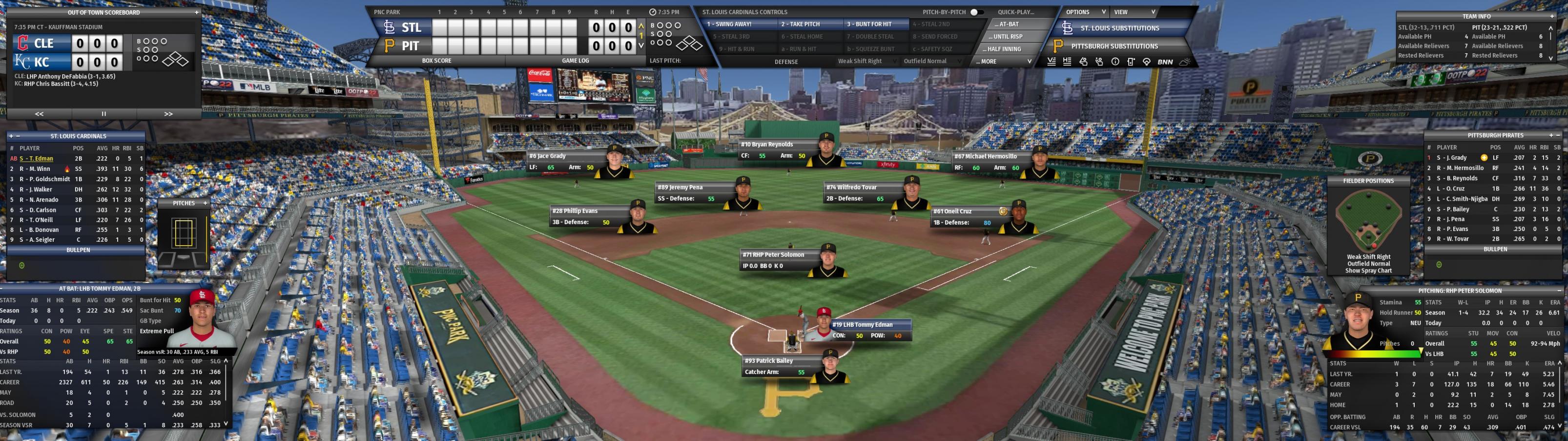Open the Box Score

click(x=436, y=61)
